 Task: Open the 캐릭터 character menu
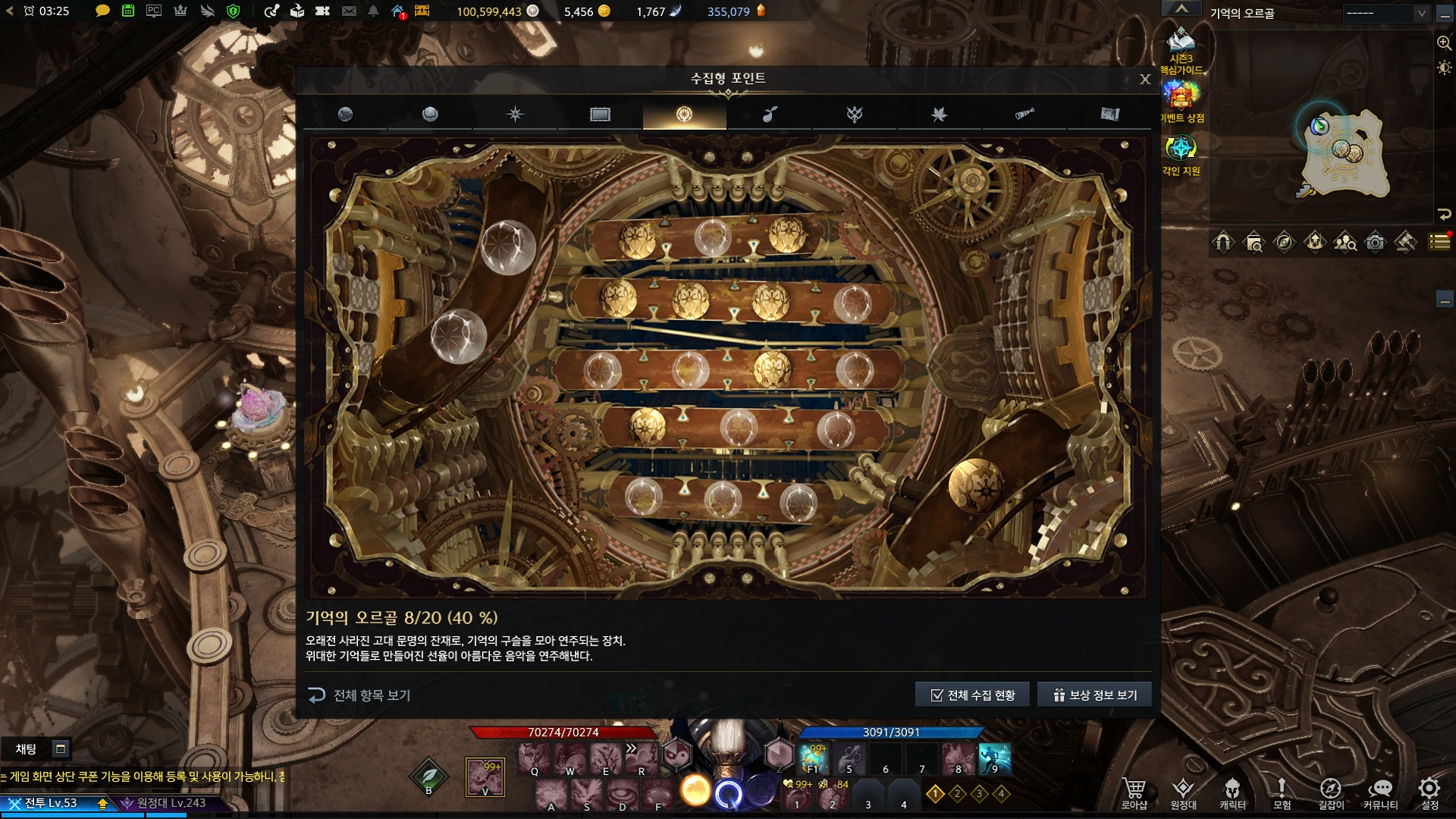click(1232, 793)
